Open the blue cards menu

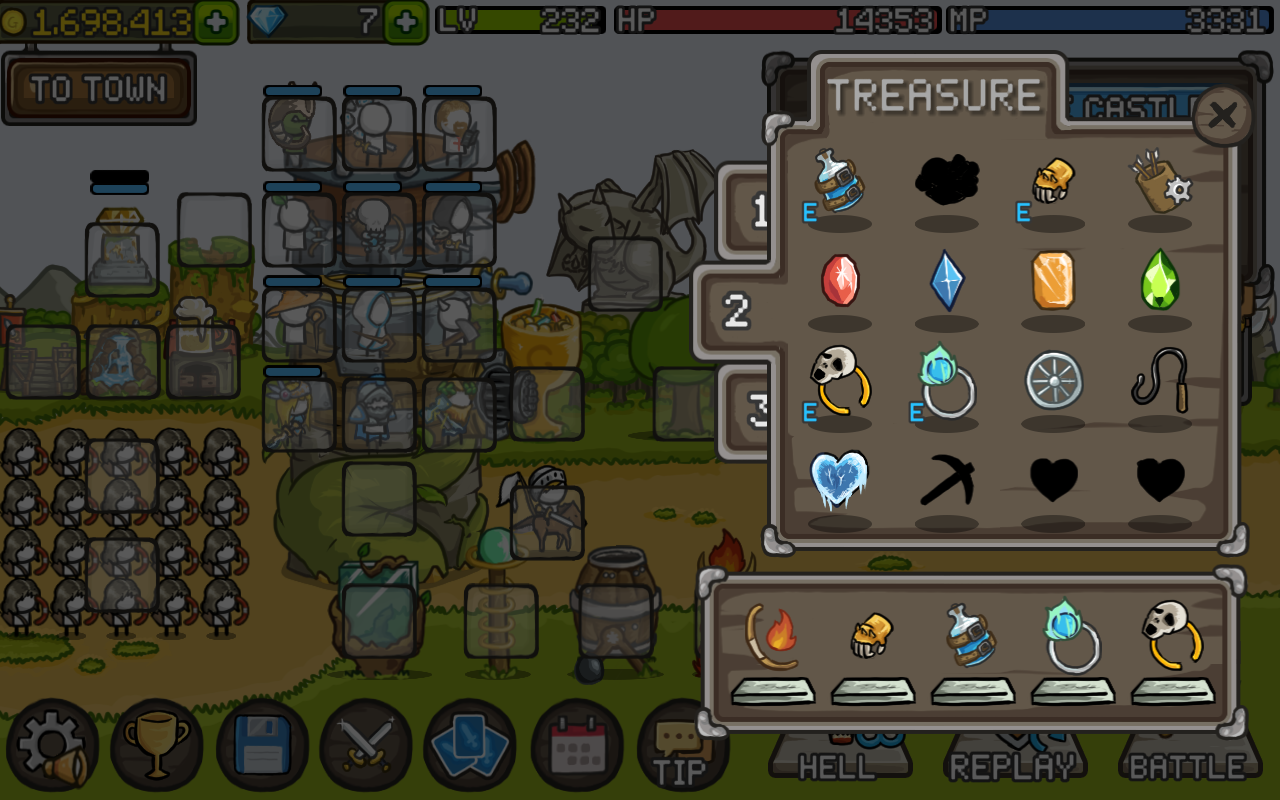coord(470,746)
